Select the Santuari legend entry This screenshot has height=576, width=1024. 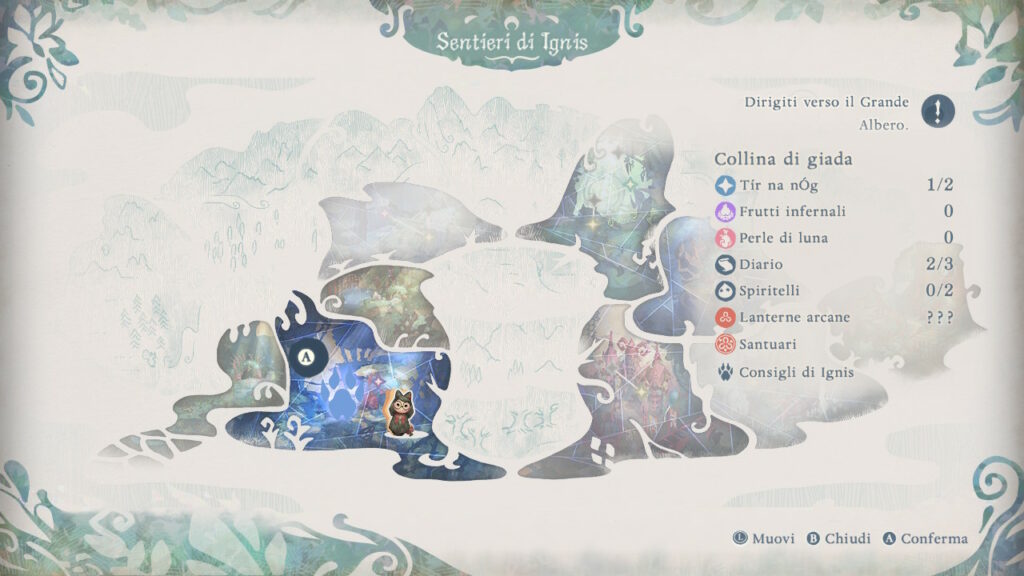(769, 344)
